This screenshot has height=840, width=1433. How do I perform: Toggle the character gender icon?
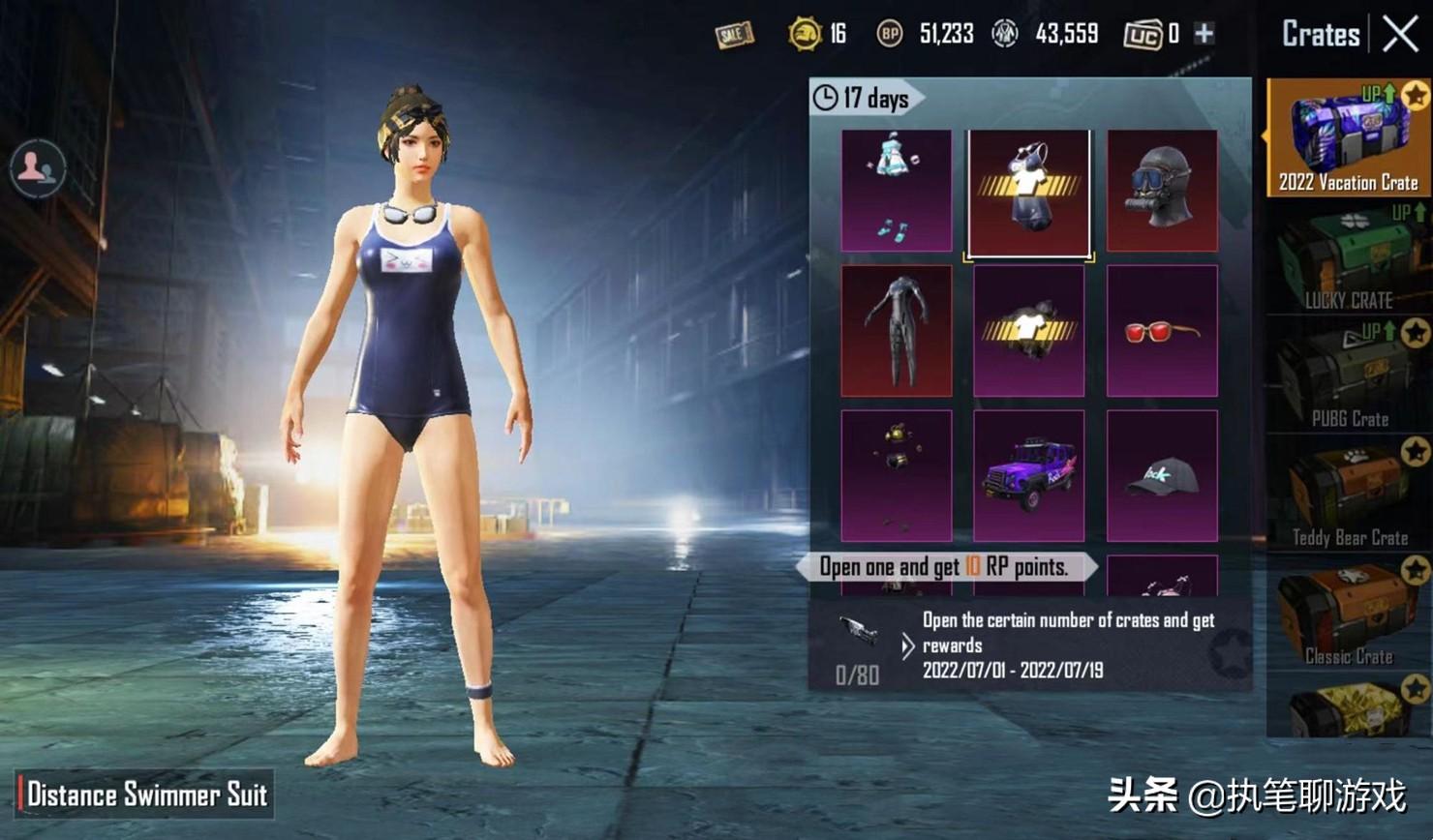[x=38, y=167]
